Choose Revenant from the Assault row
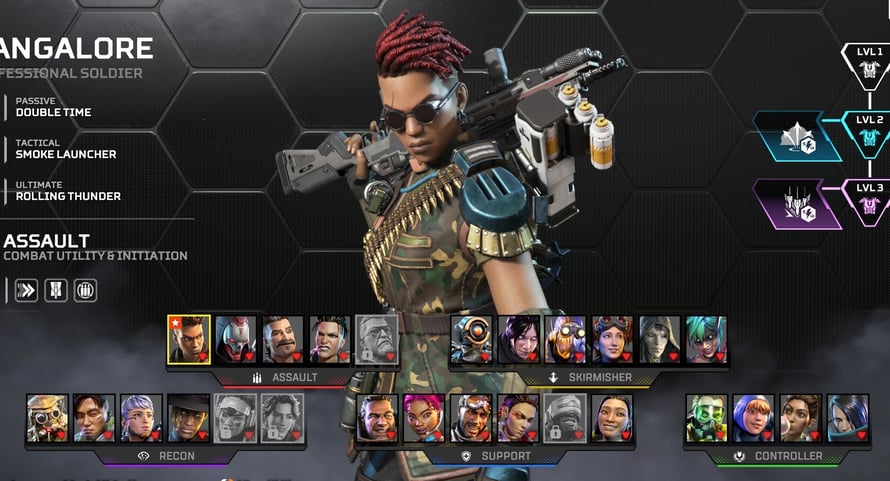The width and height of the screenshot is (890, 481). pos(236,339)
